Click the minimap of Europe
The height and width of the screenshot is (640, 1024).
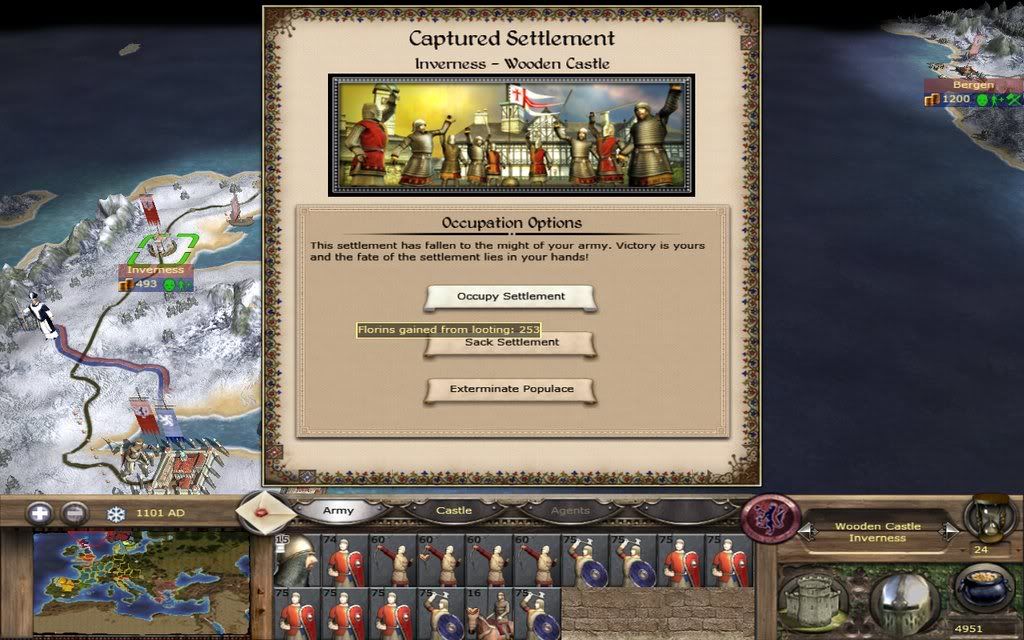click(140, 583)
